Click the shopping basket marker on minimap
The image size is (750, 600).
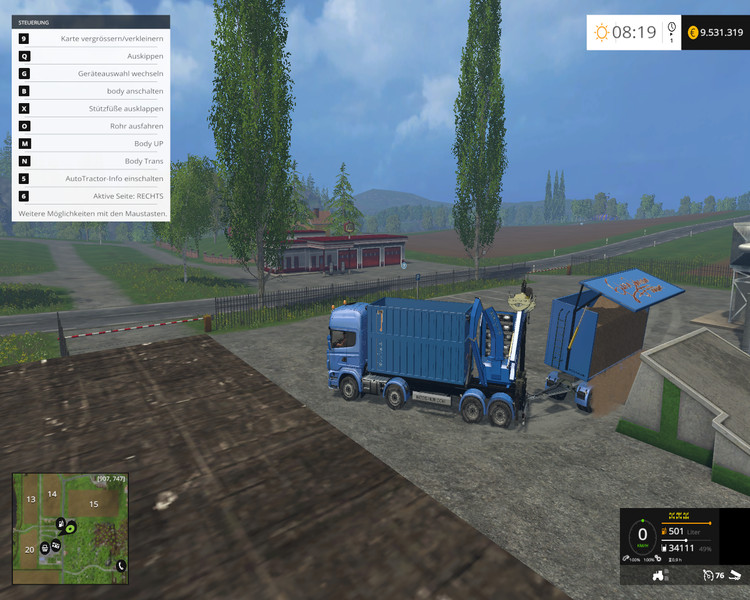click(x=45, y=547)
